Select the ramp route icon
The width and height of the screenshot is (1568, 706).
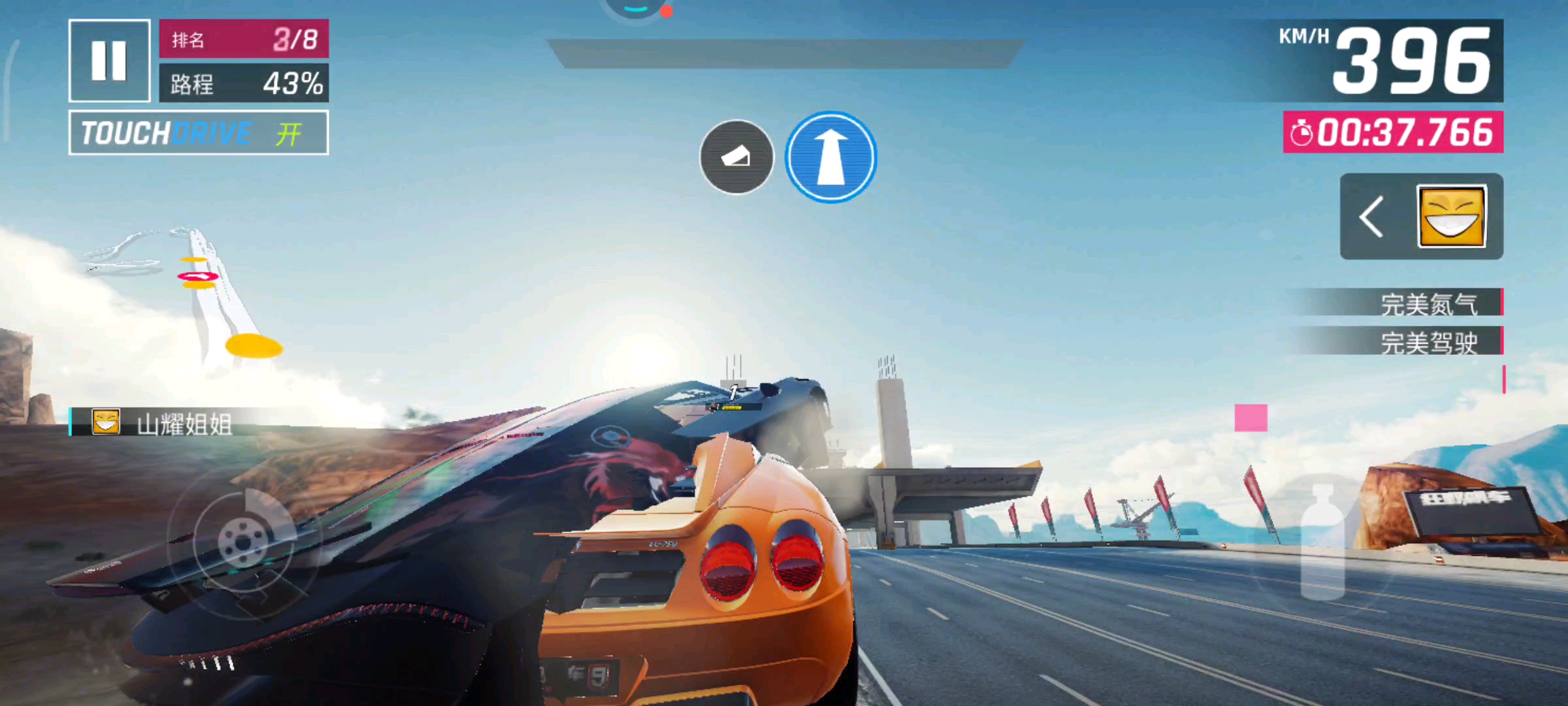[x=736, y=157]
